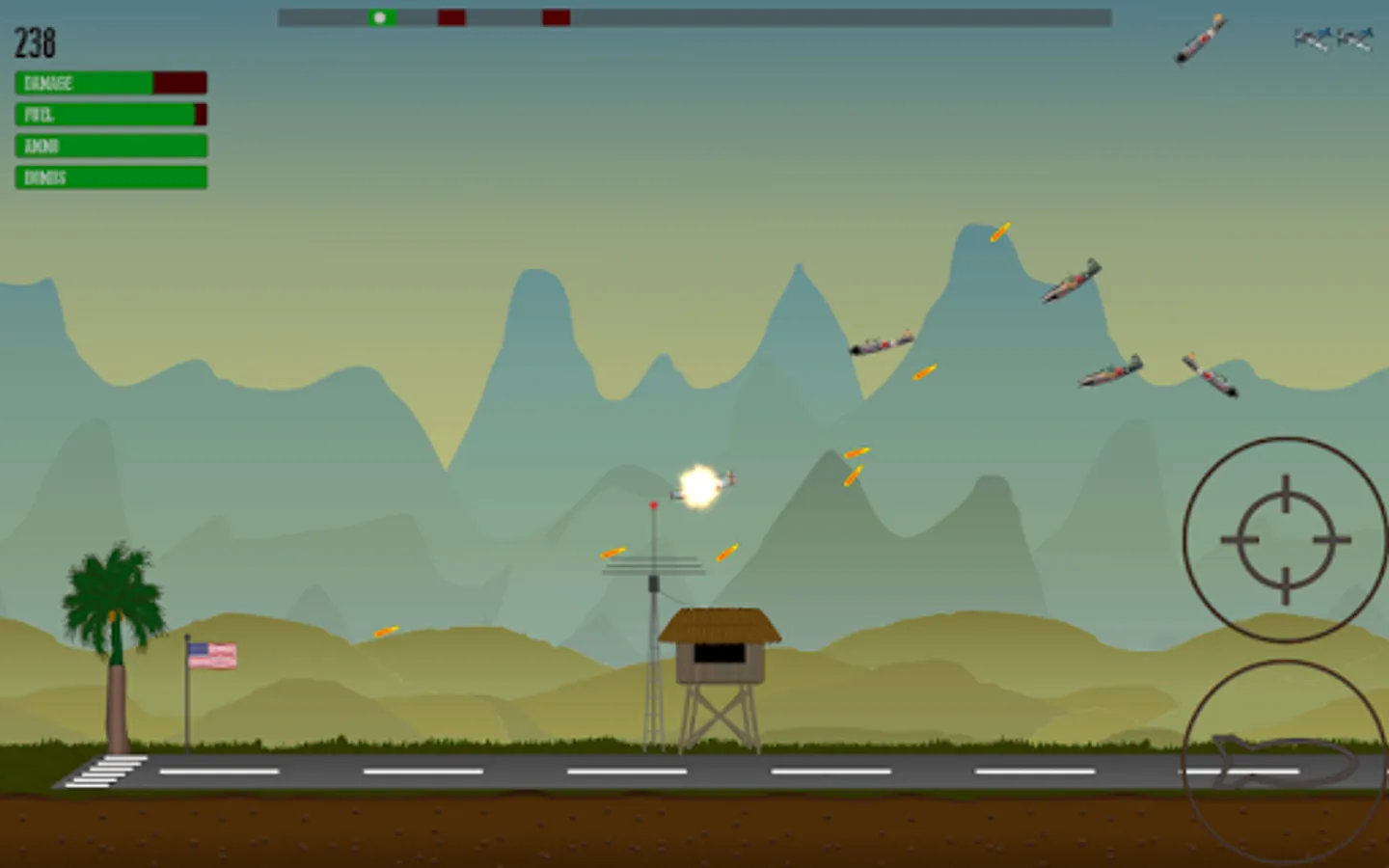
Task: Select the red radio antenna beacon light
Action: (x=655, y=504)
